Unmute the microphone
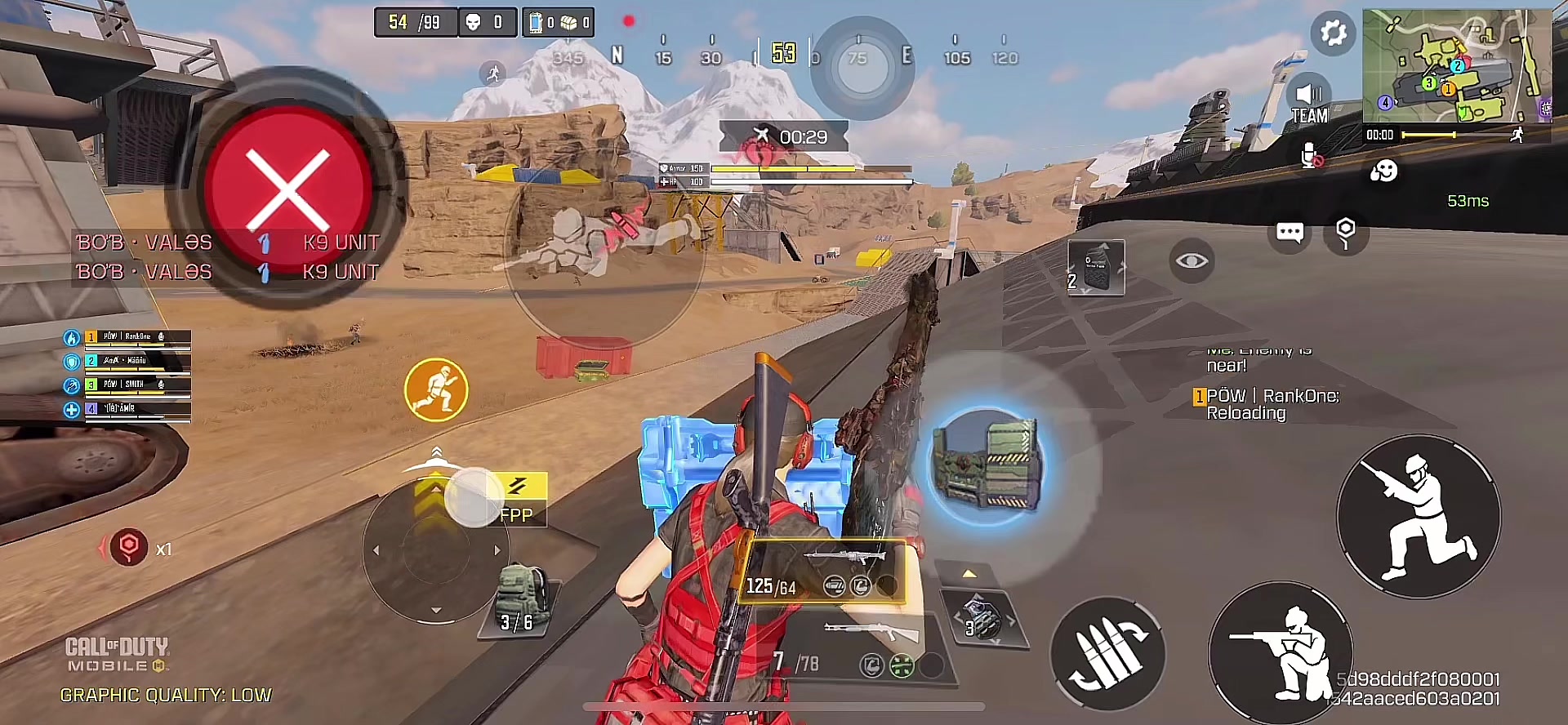The width and height of the screenshot is (1568, 725). [x=1310, y=155]
